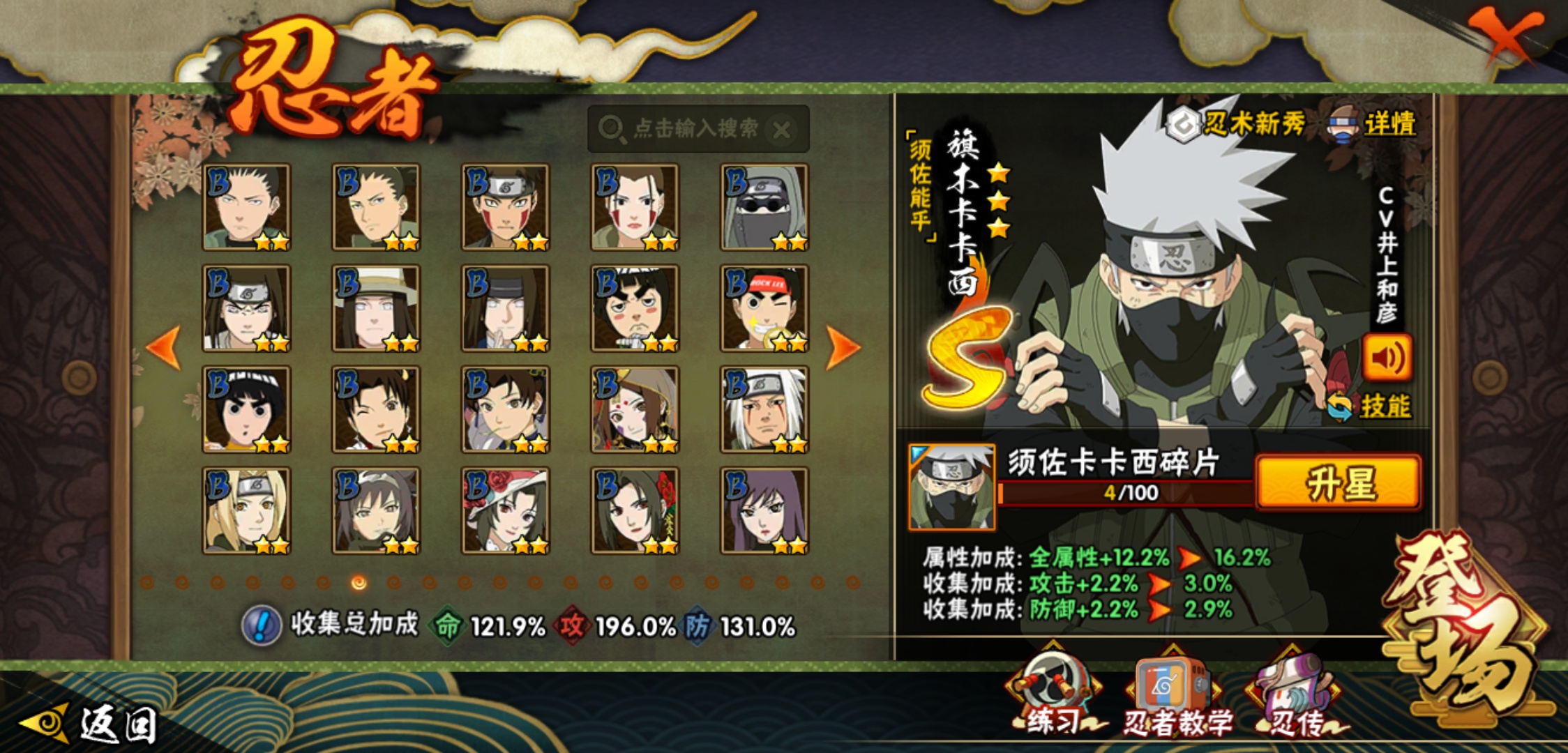Select the blonde Tsunade ninja portrait
This screenshot has height=753, width=1568.
click(246, 511)
